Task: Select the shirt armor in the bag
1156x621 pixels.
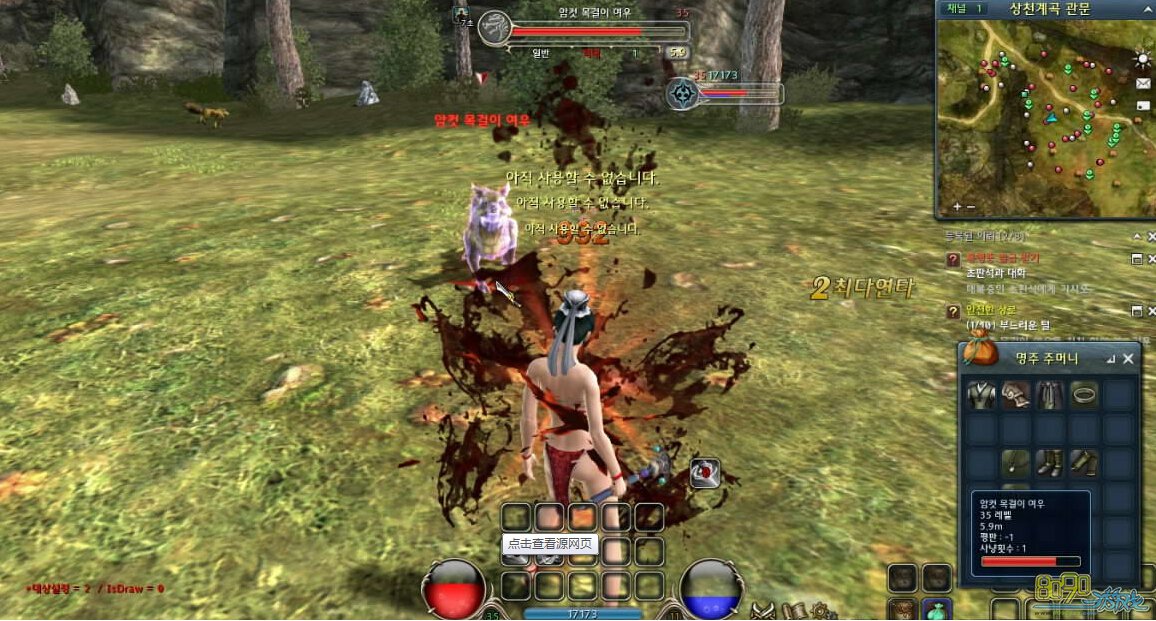Action: tap(982, 395)
